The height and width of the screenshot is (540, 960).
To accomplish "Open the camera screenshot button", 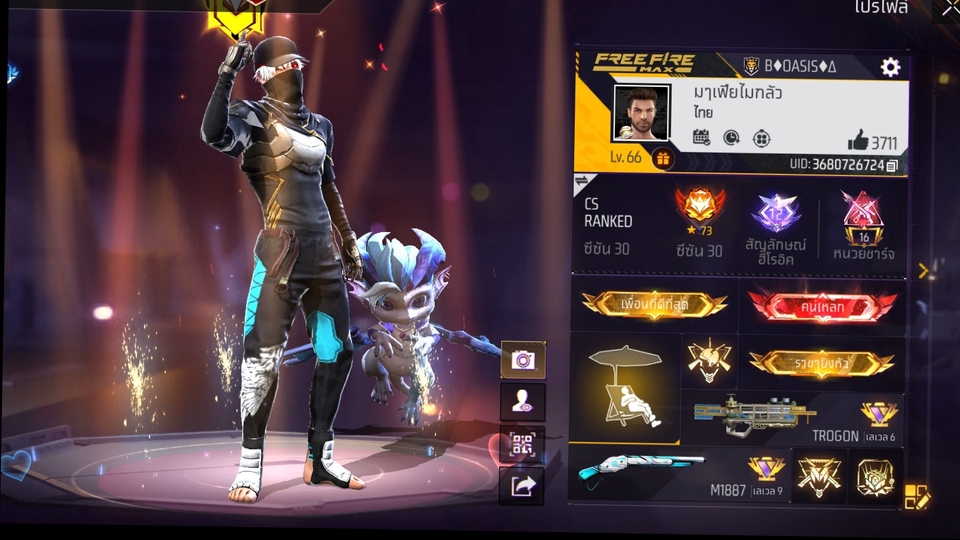I will click(x=522, y=360).
